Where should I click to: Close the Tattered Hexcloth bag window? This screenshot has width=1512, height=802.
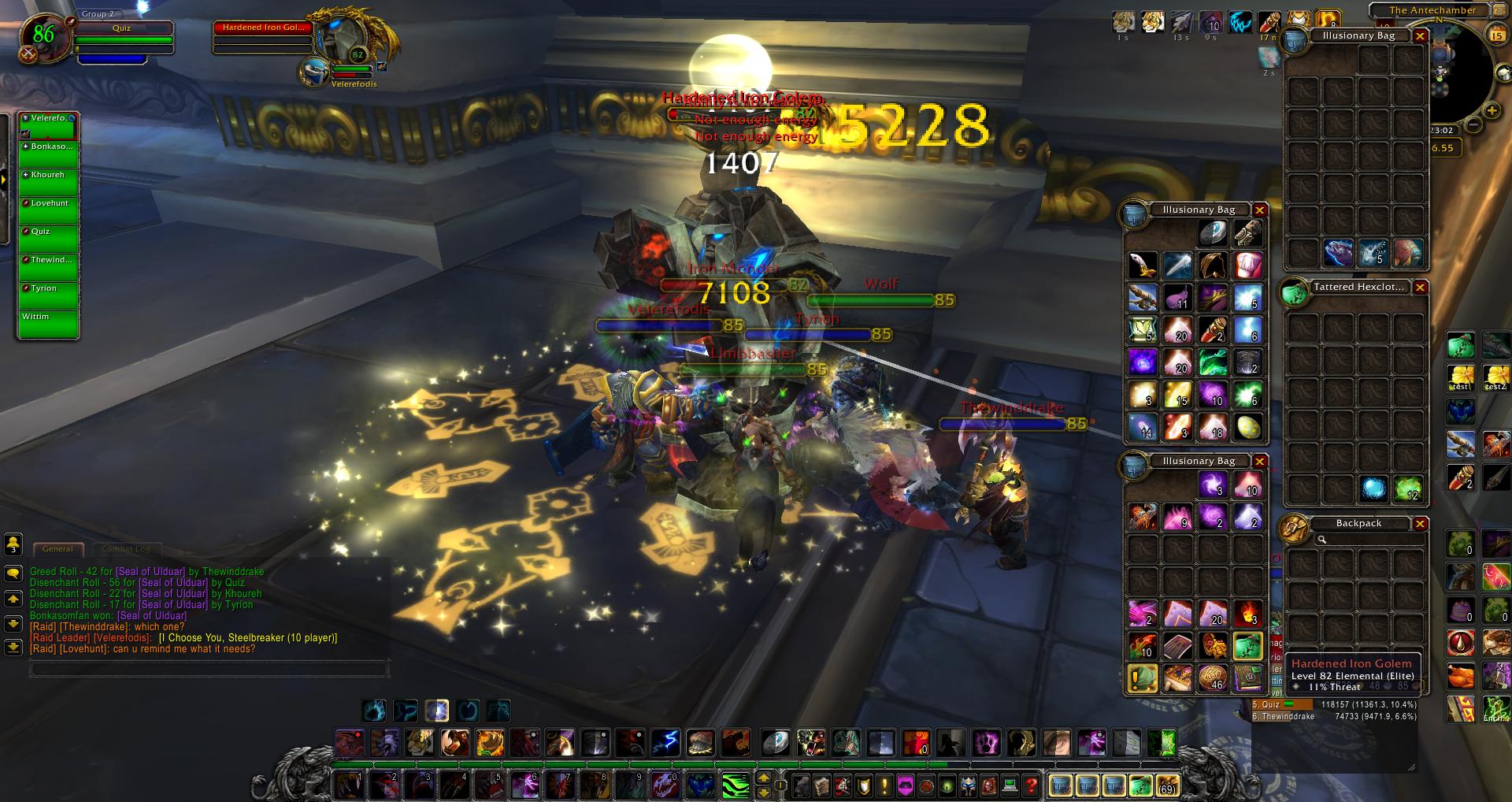tap(1421, 288)
